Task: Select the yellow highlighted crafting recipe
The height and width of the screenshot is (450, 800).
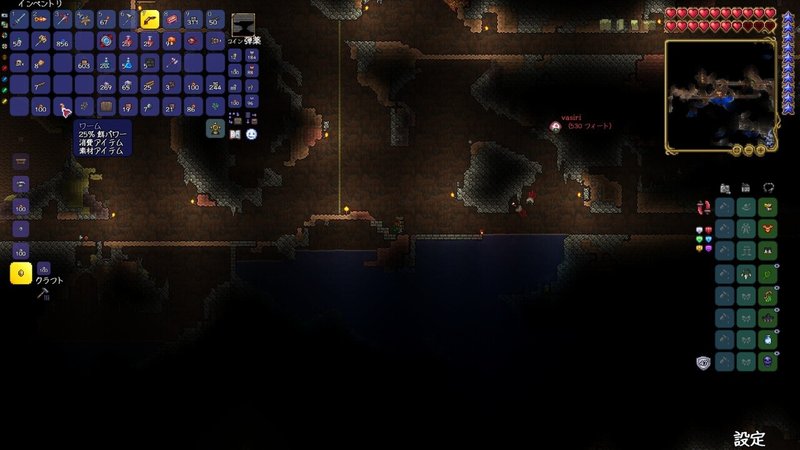Action: pos(19,272)
